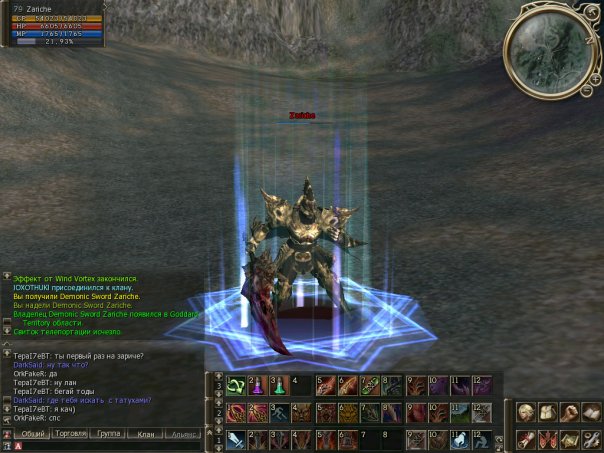604x453 pixels.
Task: Open the Торговля chat tab
Action: pyautogui.click(x=70, y=434)
